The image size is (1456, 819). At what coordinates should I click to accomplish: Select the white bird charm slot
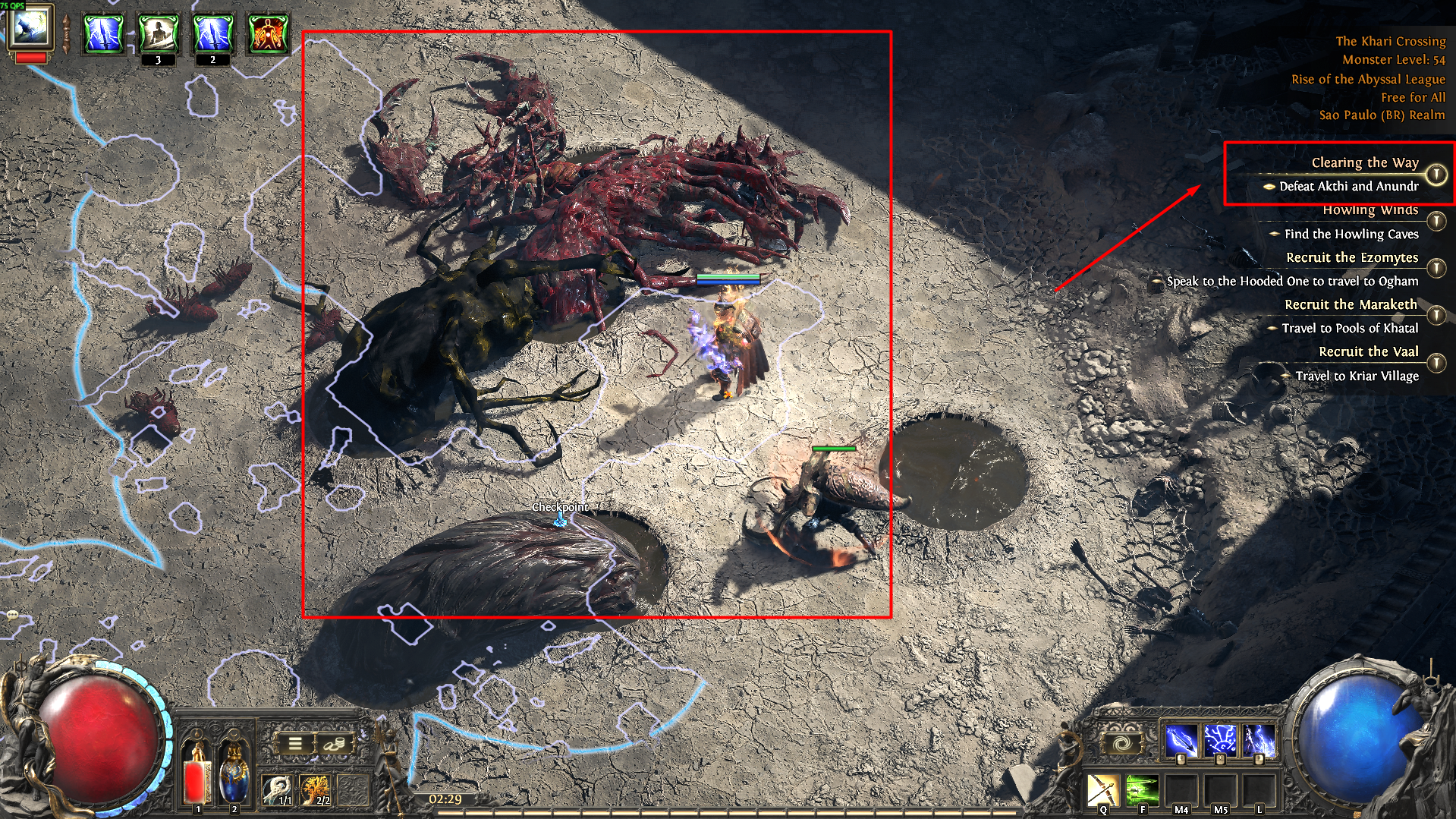click(277, 789)
